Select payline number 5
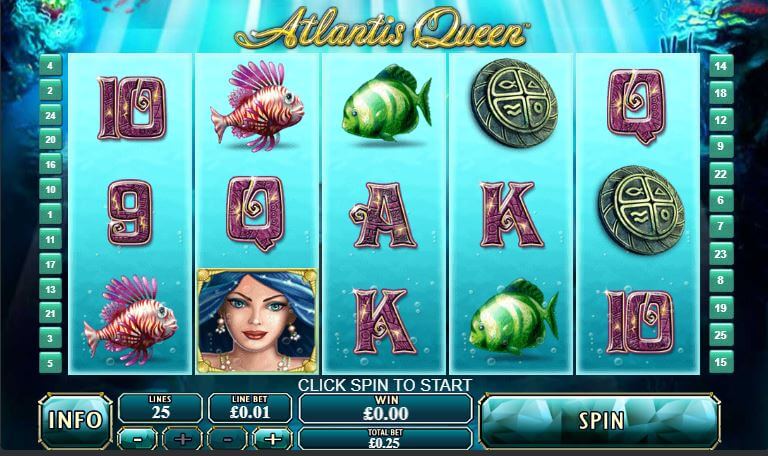768x456 pixels. point(50,362)
